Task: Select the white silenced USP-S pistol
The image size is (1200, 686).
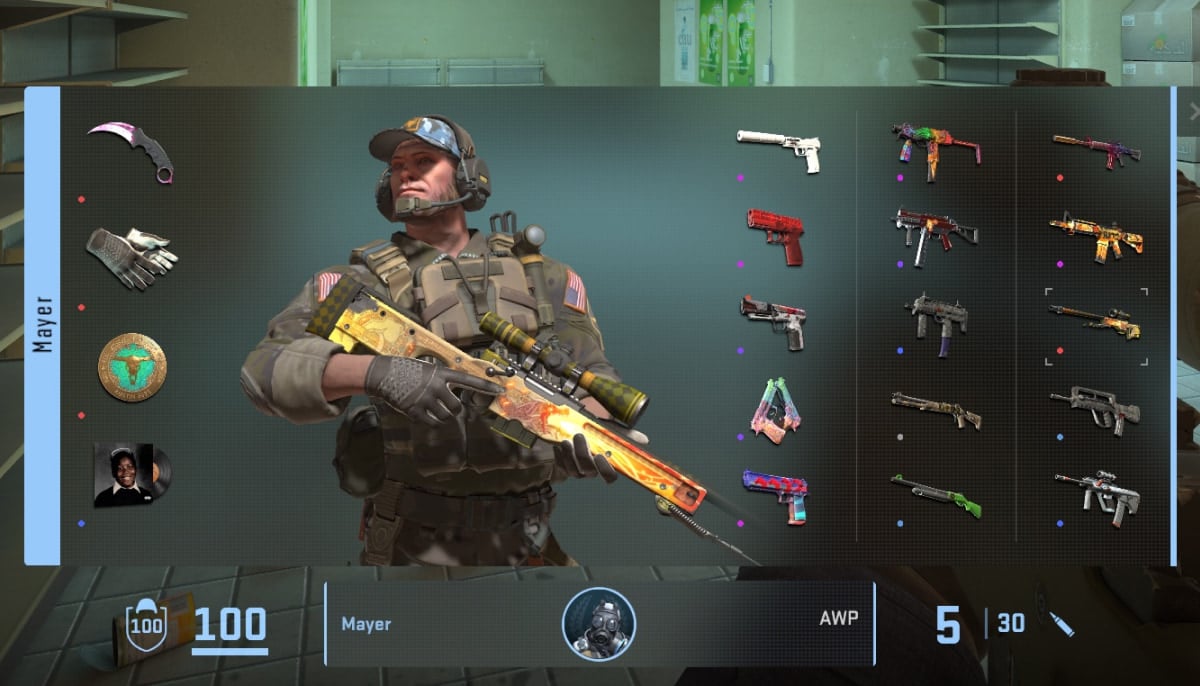Action: pos(779,147)
